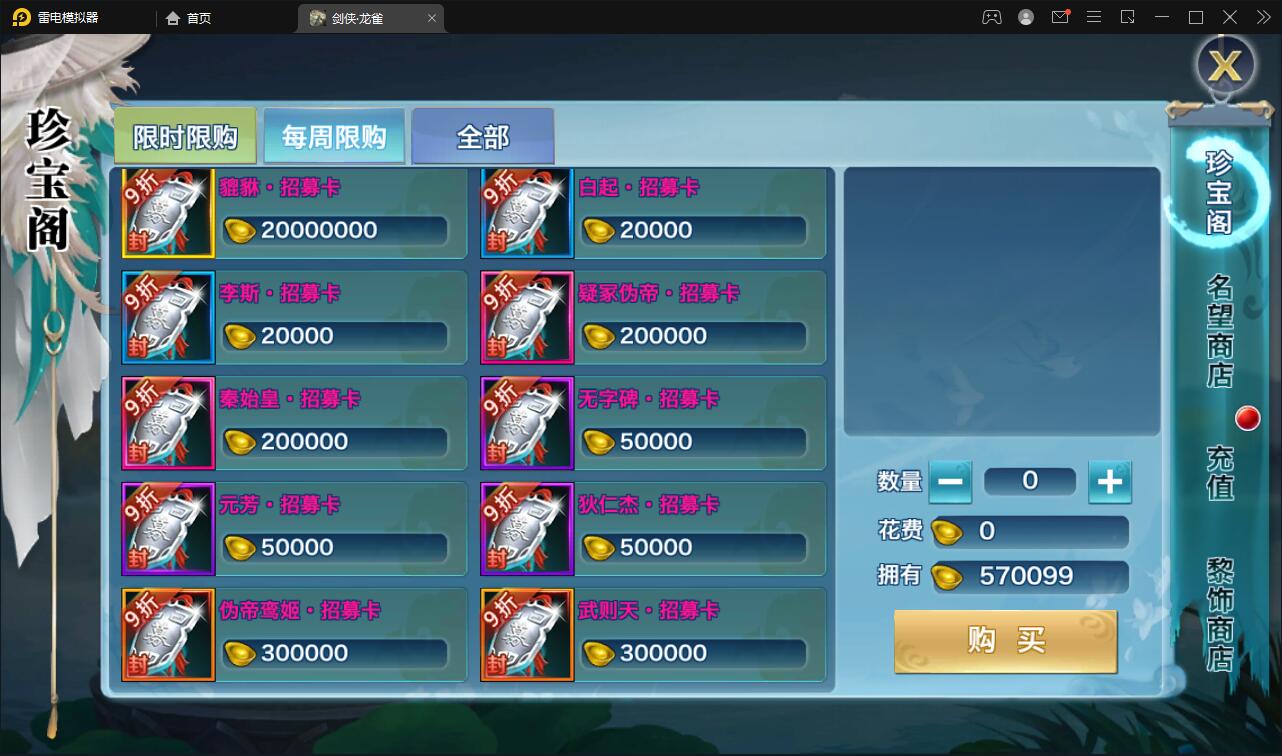Click the quantity input field showing 0
This screenshot has height=756, width=1282.
coord(1030,481)
